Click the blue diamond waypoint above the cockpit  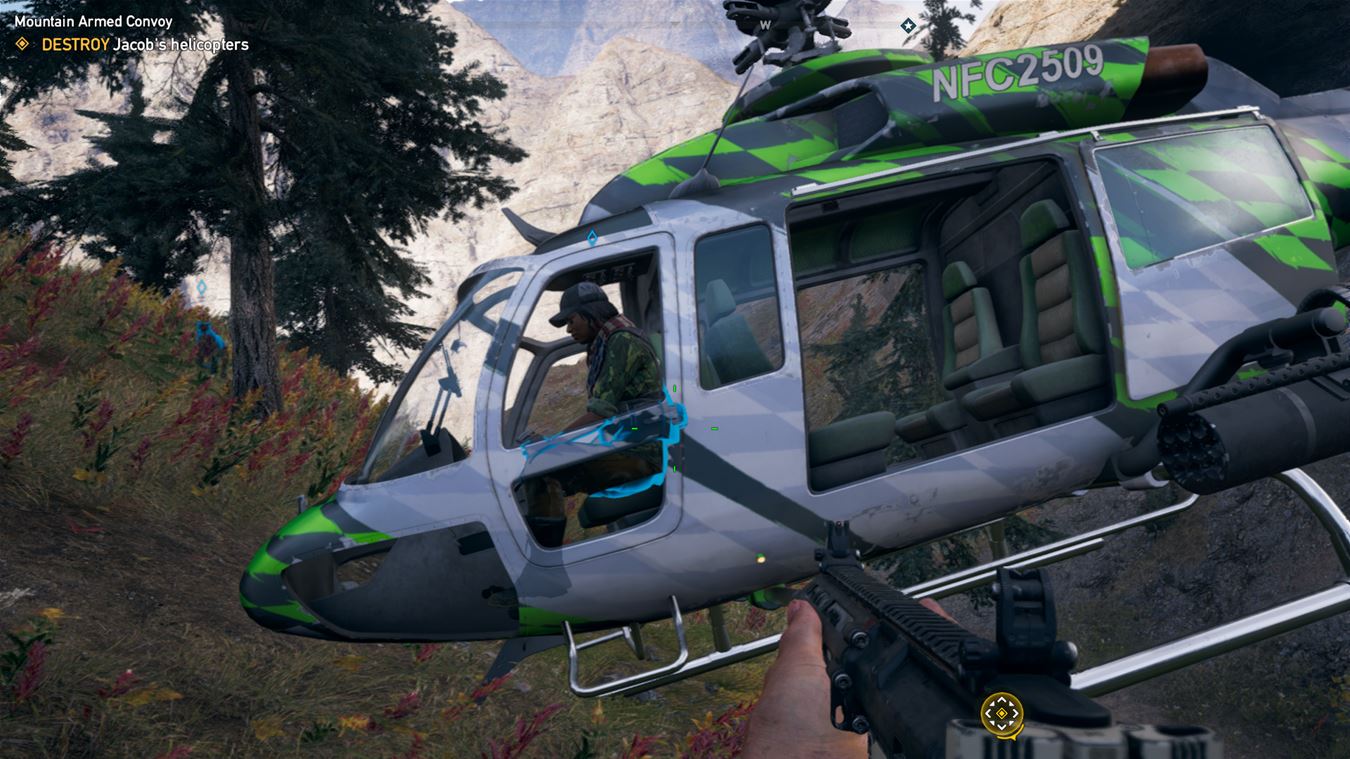[x=592, y=237]
